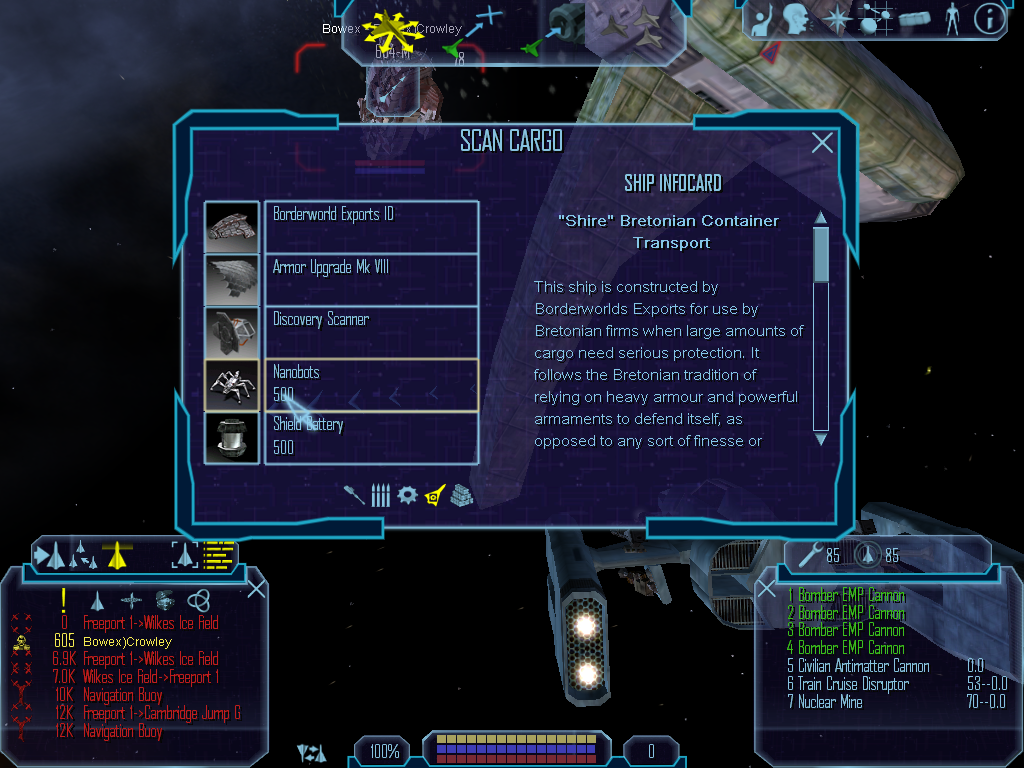Choose the Armor Upgrade Mk VIII entry
1024x768 pixels.
[370, 278]
